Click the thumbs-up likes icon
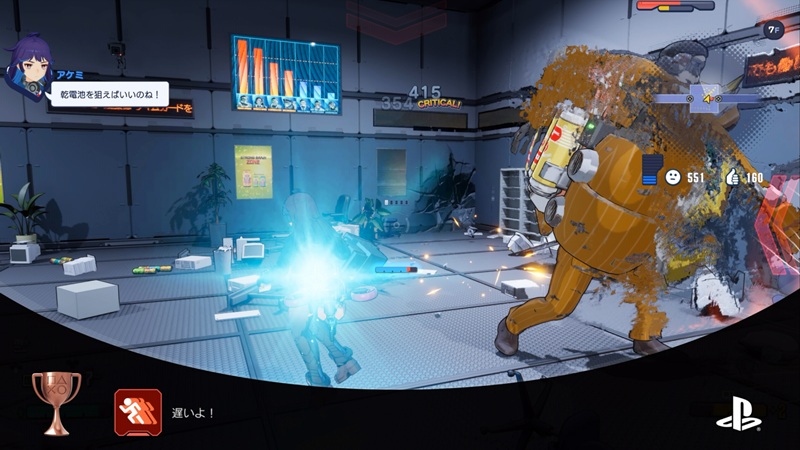 [732, 177]
